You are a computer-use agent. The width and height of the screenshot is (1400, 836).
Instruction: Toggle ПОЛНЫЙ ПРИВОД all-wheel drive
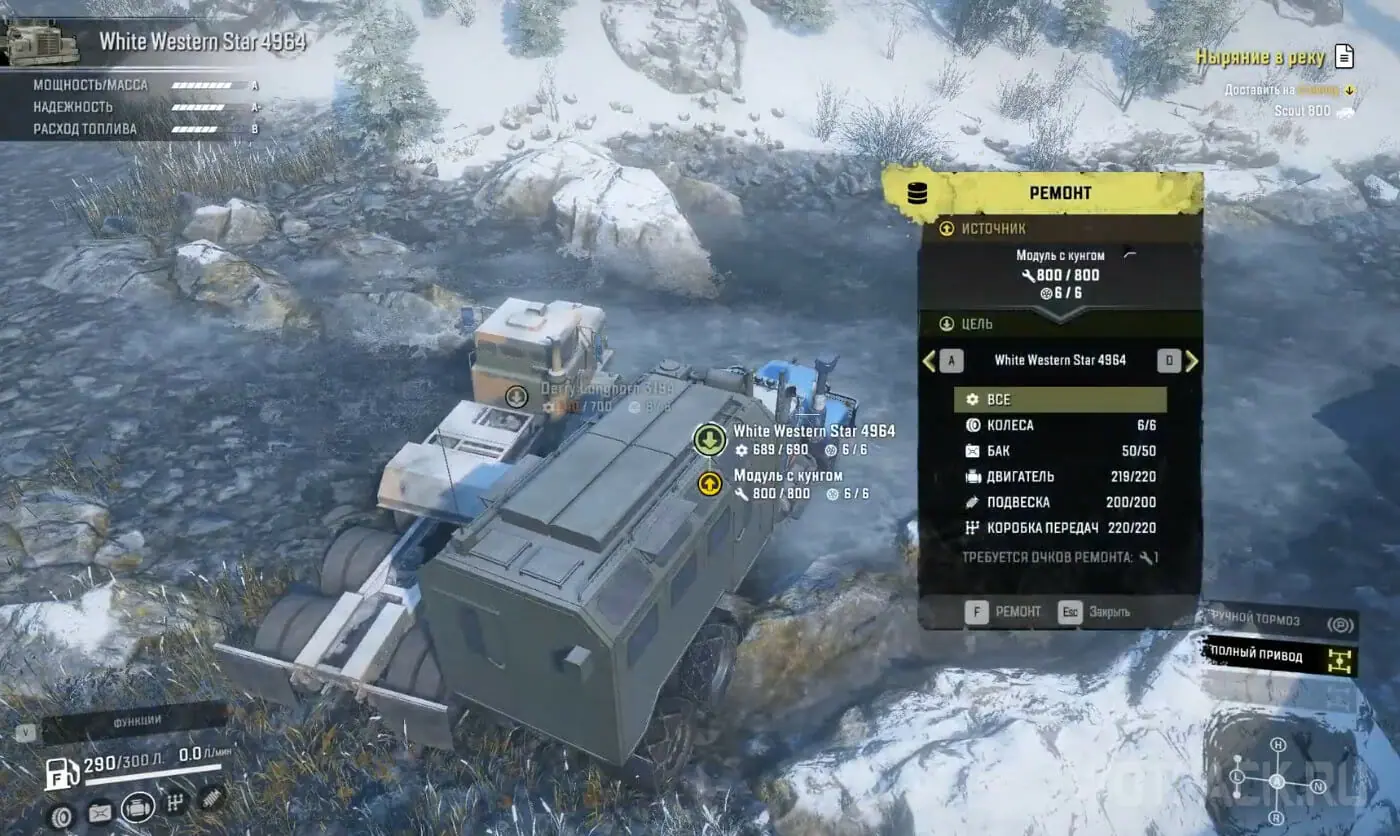1281,655
